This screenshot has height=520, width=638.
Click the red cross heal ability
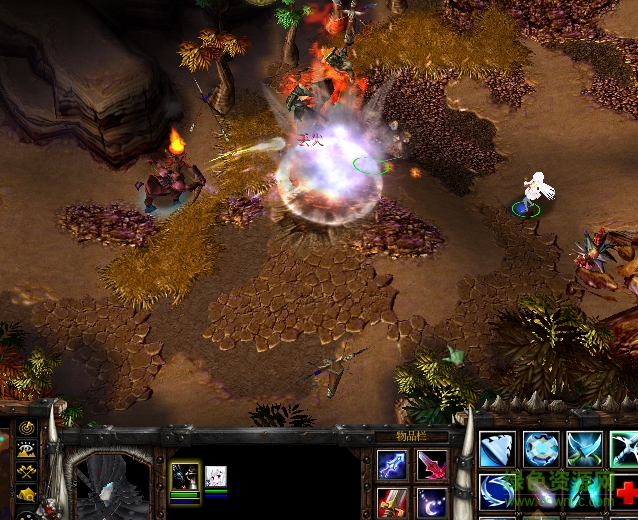[x=627, y=491]
